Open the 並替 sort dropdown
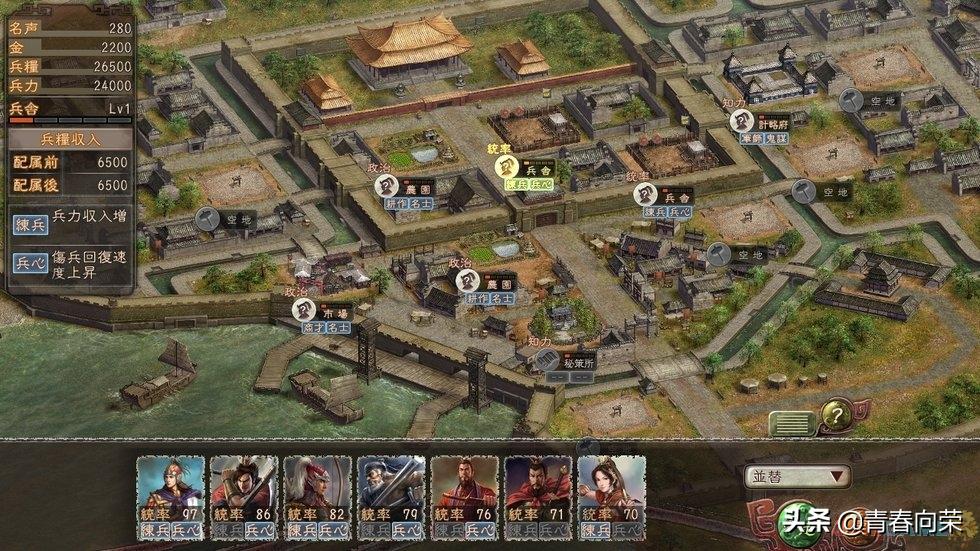Viewport: 980px width, 551px height. tap(797, 477)
